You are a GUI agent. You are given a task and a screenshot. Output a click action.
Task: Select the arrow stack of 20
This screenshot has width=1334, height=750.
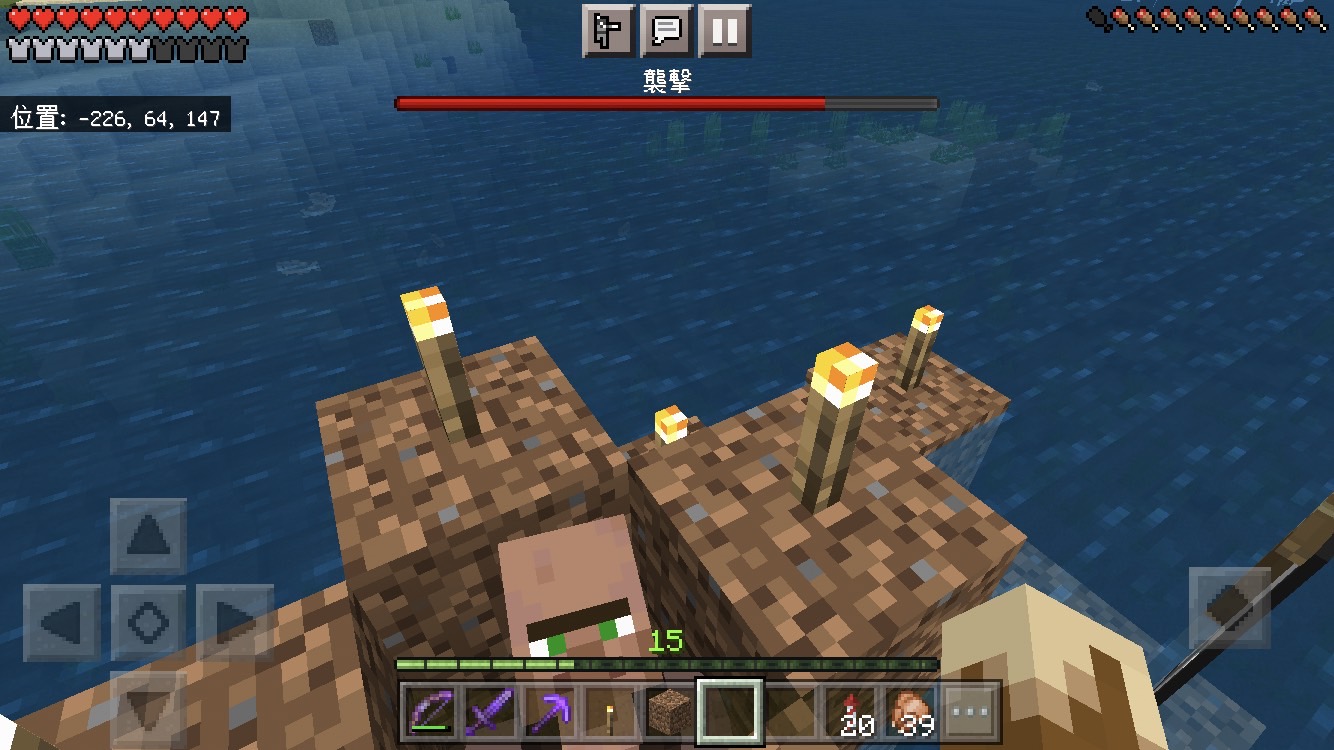point(851,712)
